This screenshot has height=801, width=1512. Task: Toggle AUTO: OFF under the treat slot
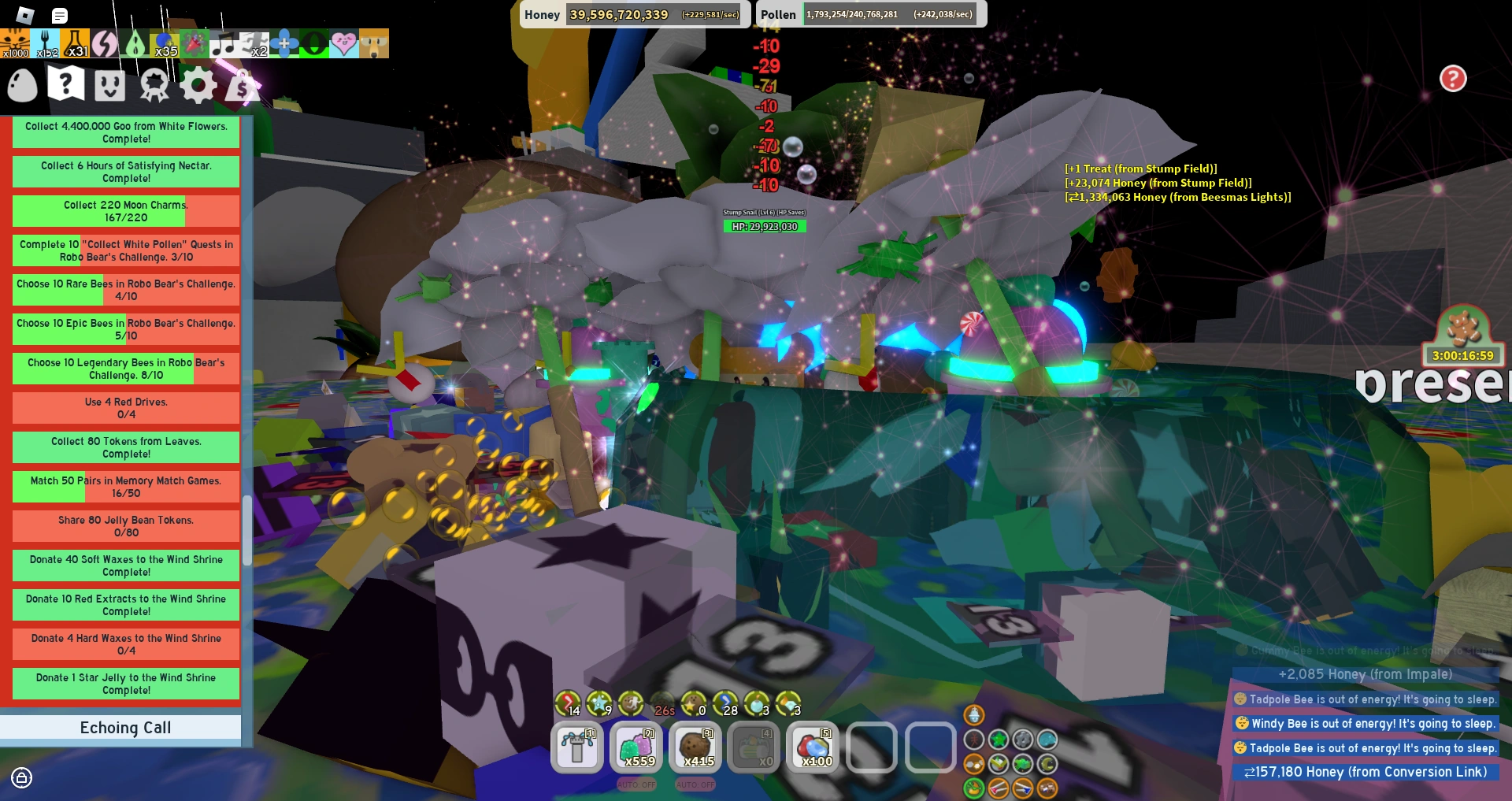coord(694,784)
